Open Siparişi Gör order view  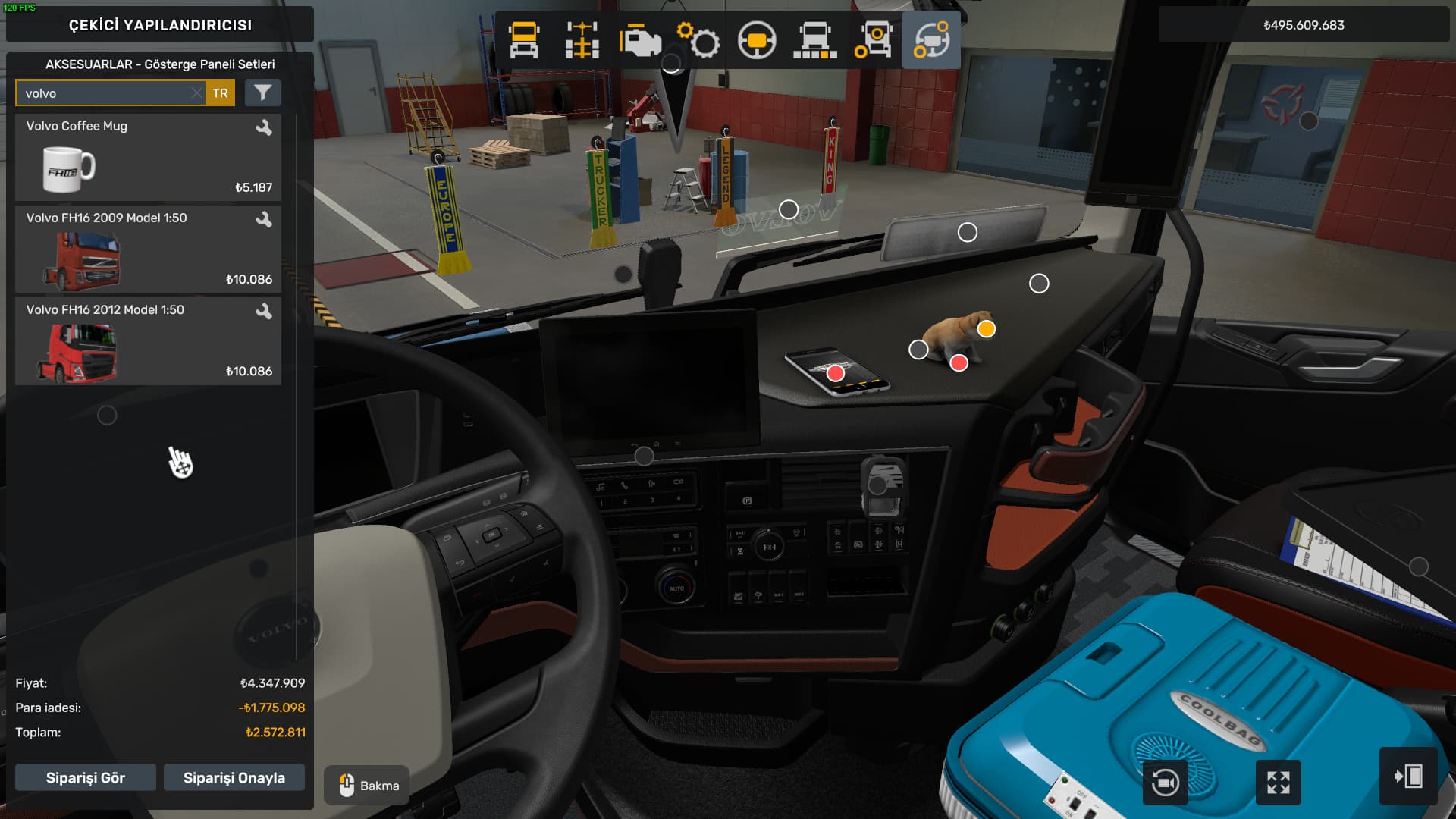[86, 777]
